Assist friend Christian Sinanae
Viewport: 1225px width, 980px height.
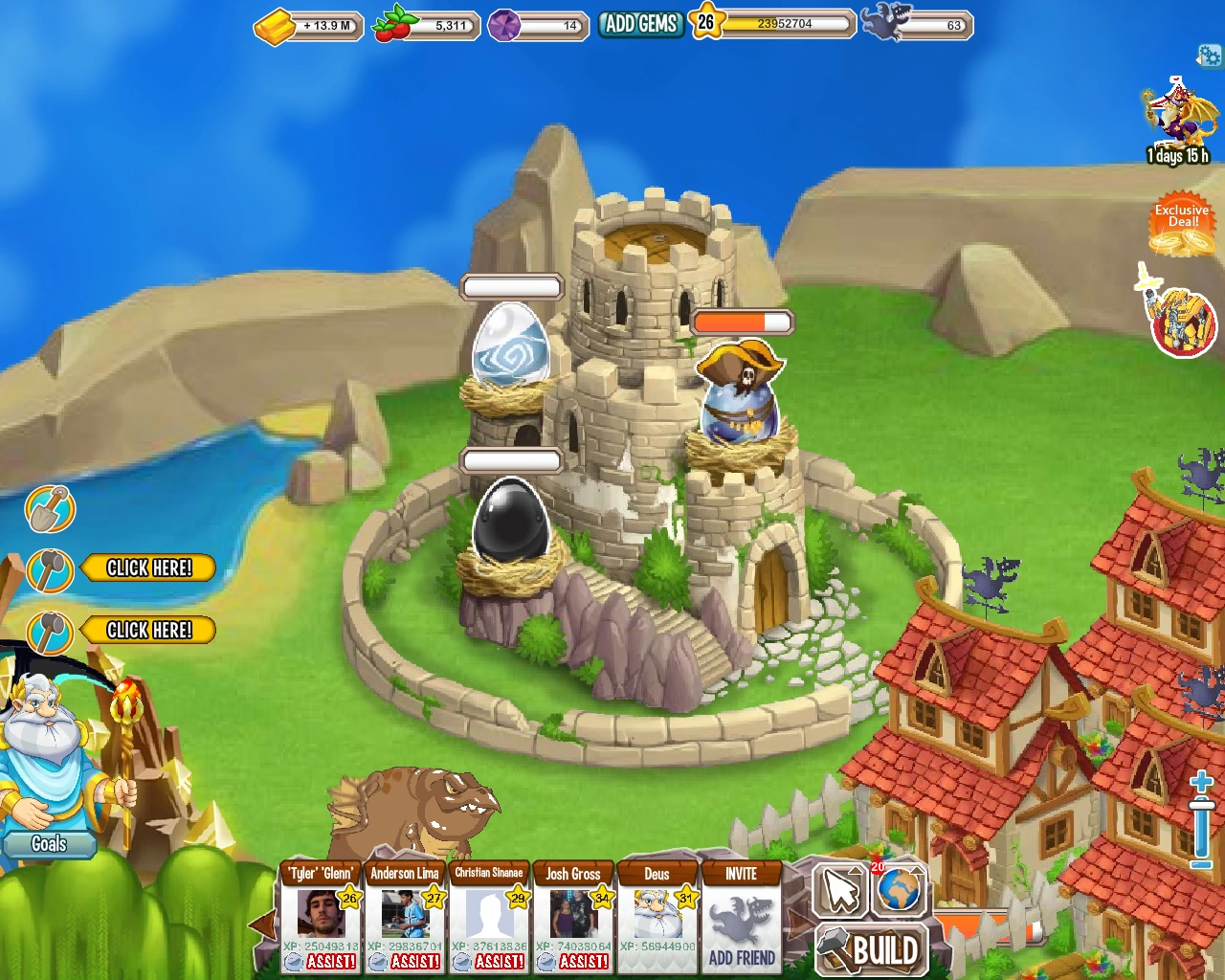point(499,961)
